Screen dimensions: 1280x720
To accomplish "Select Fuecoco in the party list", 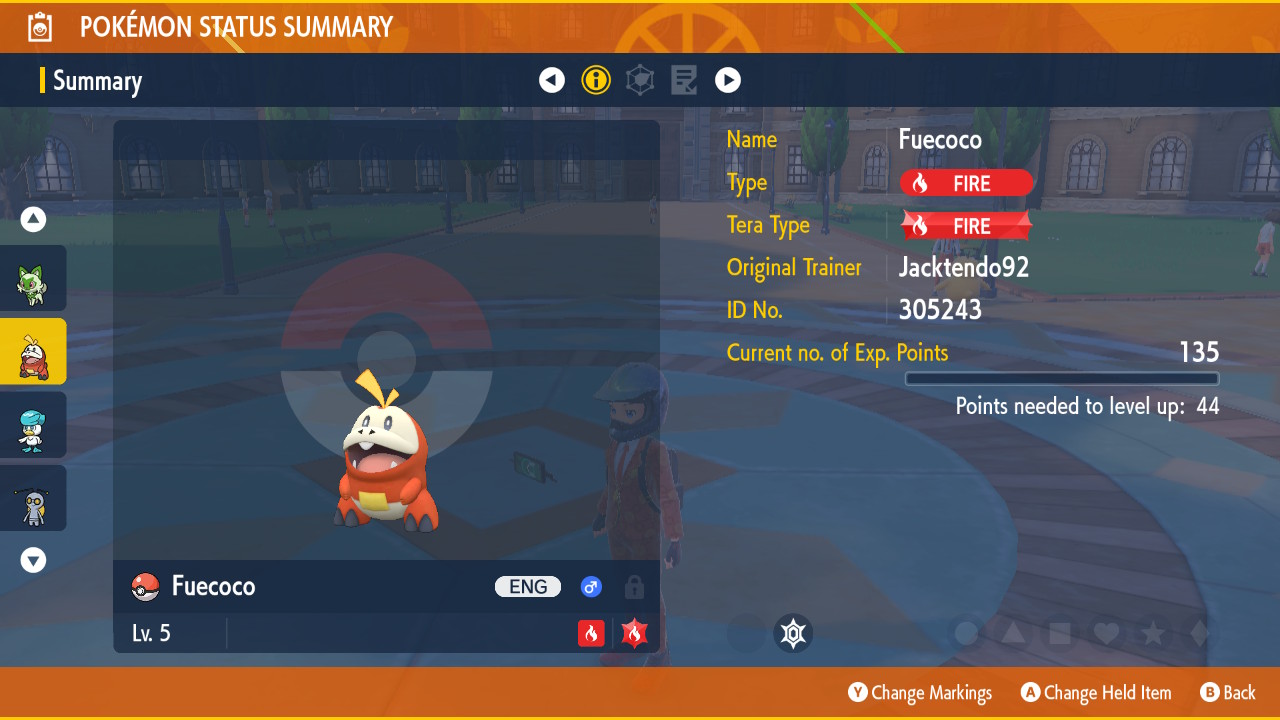I will click(33, 352).
